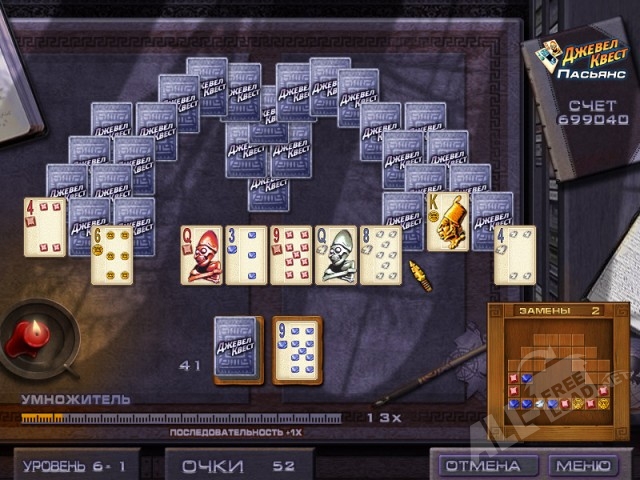Pick the 6 of gold coins card
Image resolution: width=640 pixels, height=480 pixels.
pos(111,257)
